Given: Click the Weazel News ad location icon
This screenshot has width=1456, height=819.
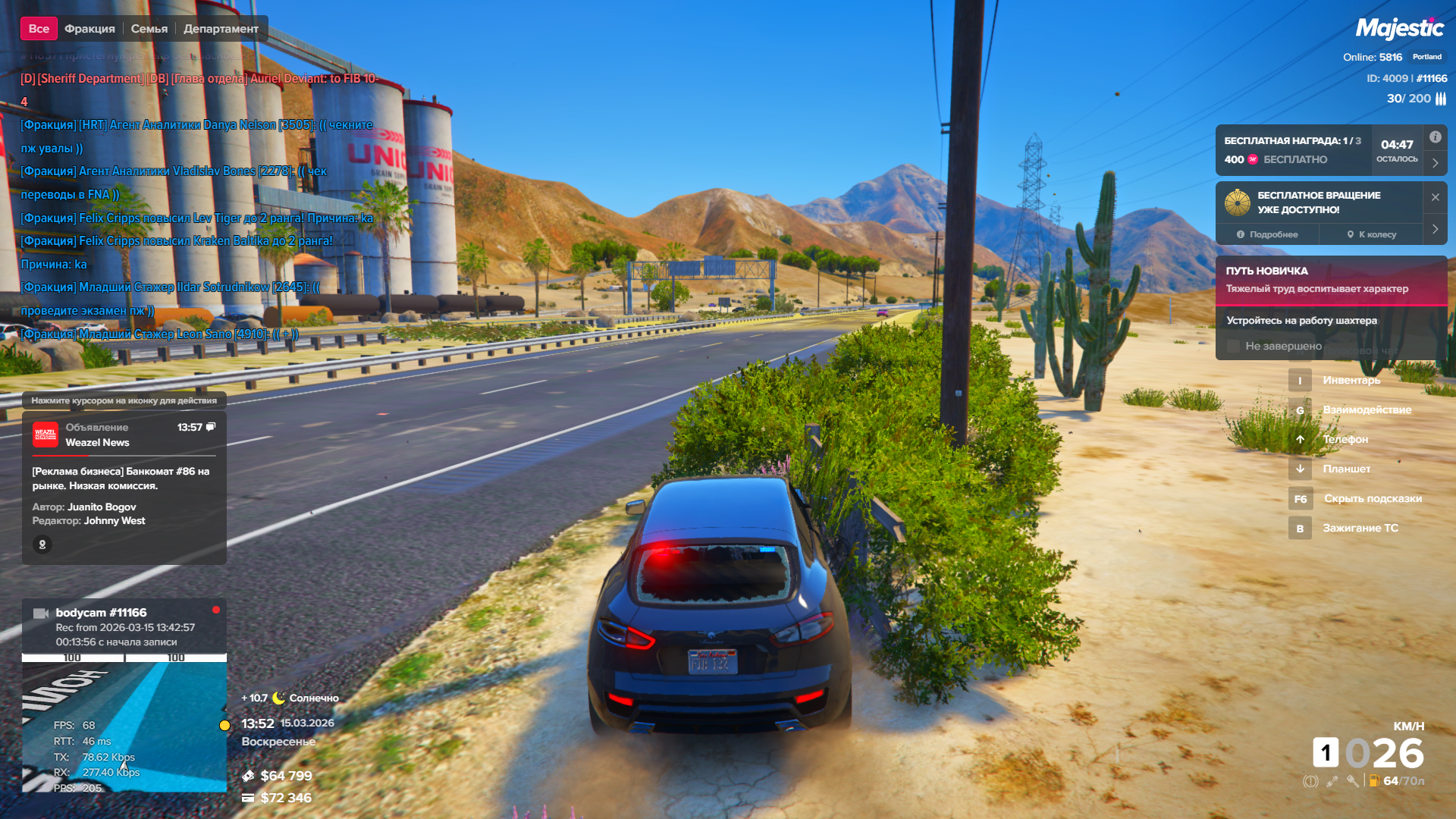Looking at the screenshot, I should coord(42,544).
